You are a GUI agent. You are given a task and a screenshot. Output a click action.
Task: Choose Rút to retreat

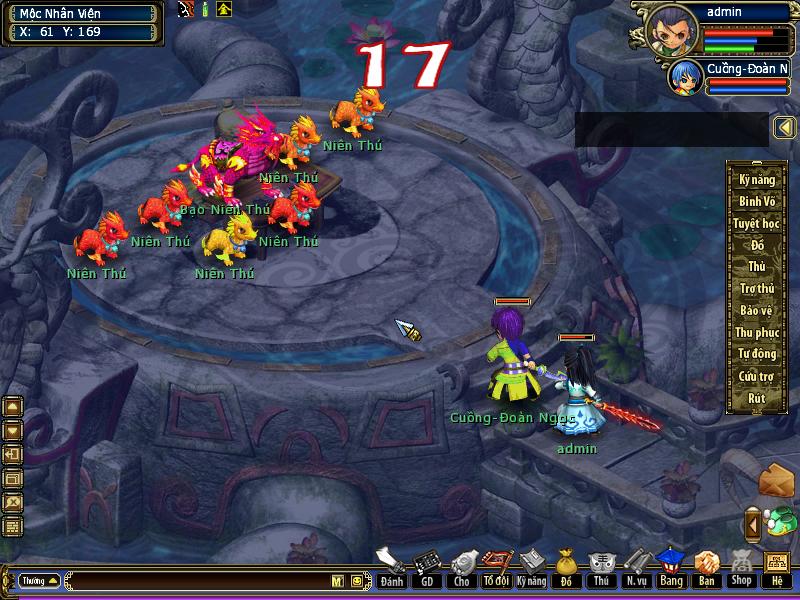(x=757, y=398)
